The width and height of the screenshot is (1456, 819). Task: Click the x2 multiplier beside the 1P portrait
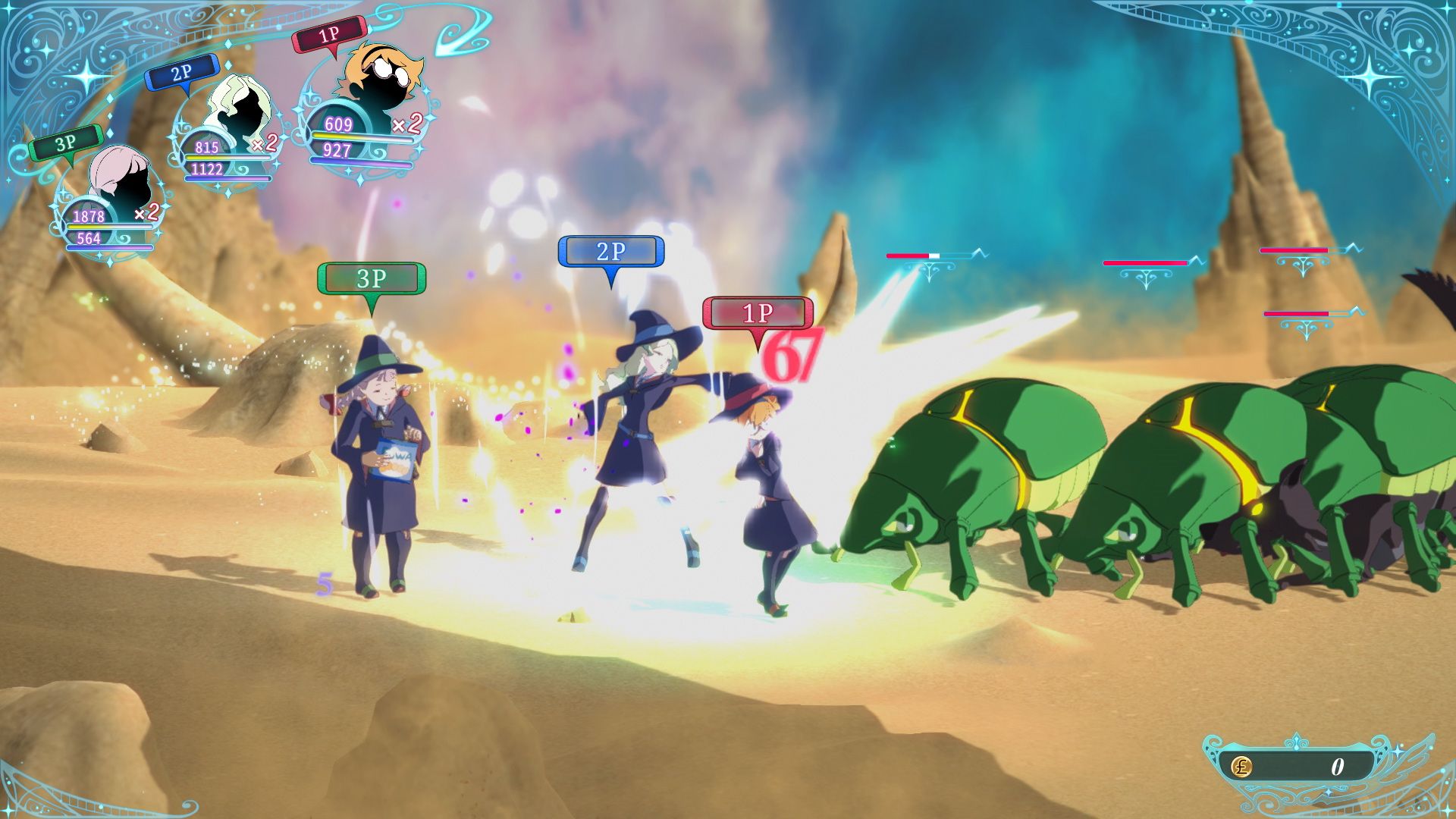click(x=407, y=125)
